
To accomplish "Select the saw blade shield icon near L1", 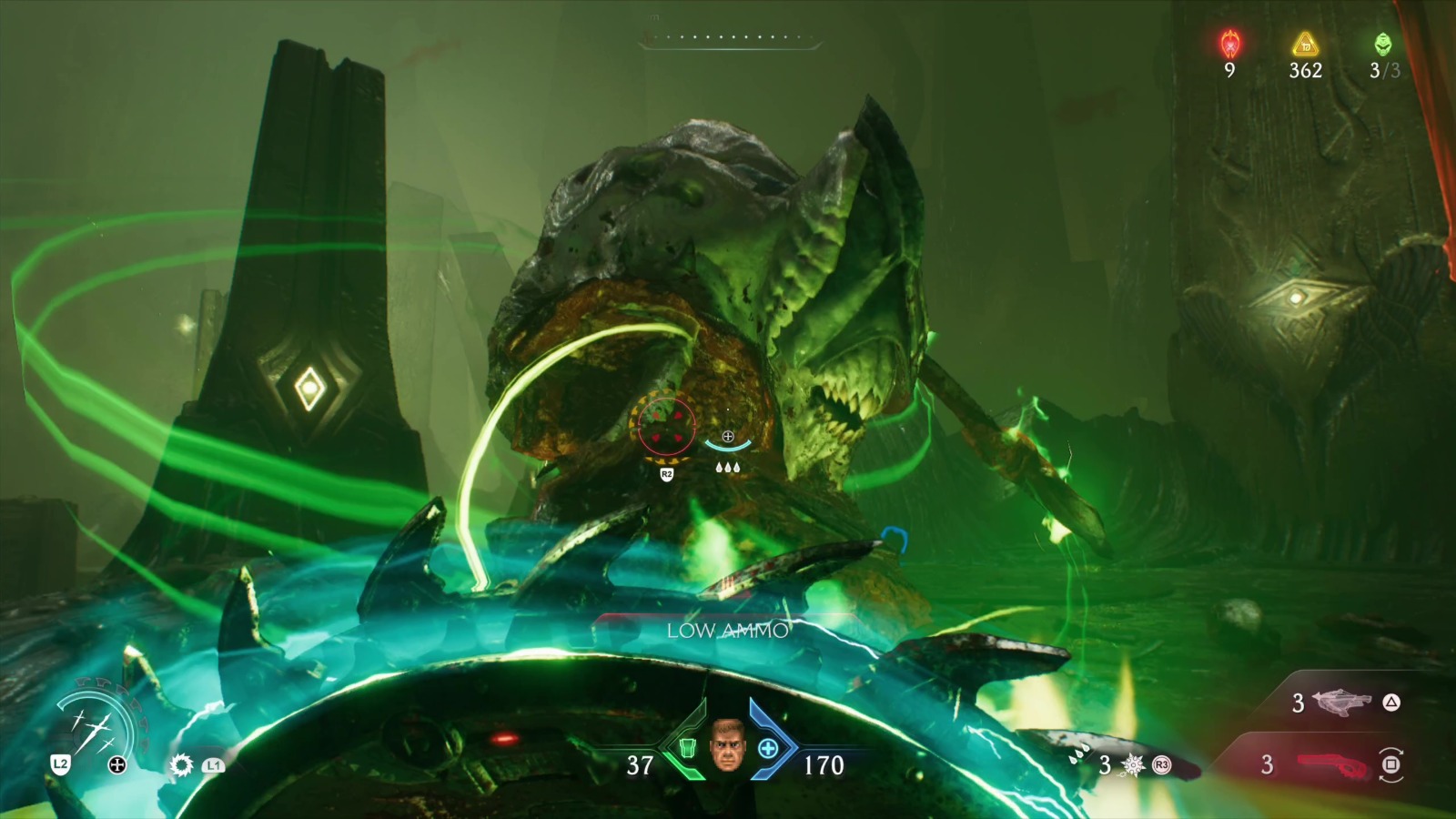I will (180, 764).
